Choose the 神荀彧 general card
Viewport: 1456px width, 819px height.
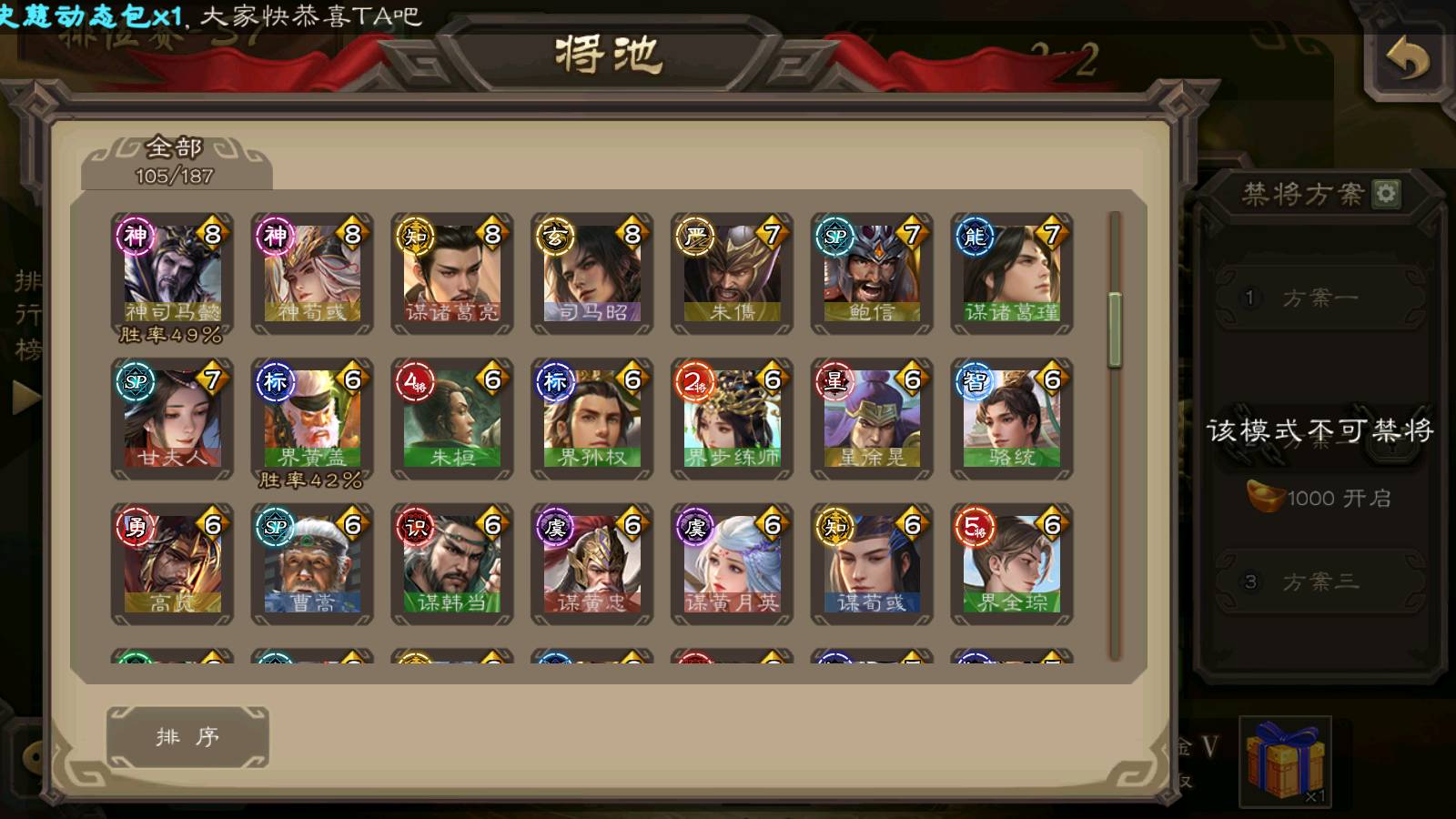point(312,273)
